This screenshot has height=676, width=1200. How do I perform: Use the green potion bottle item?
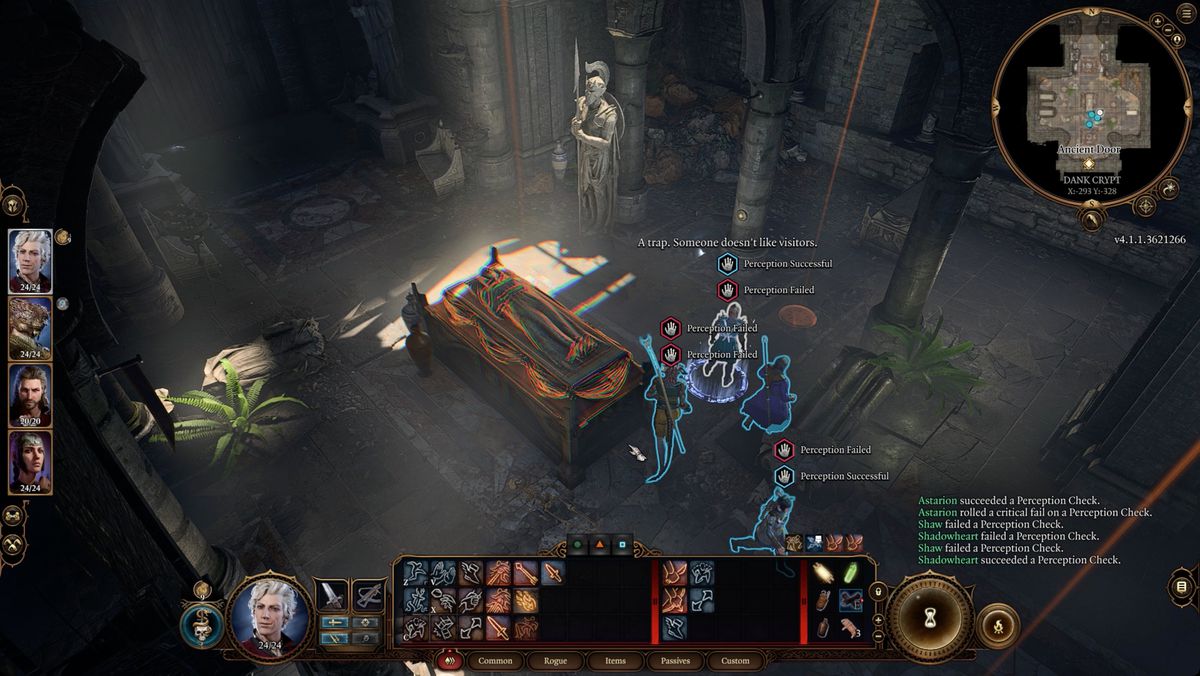coord(850,573)
